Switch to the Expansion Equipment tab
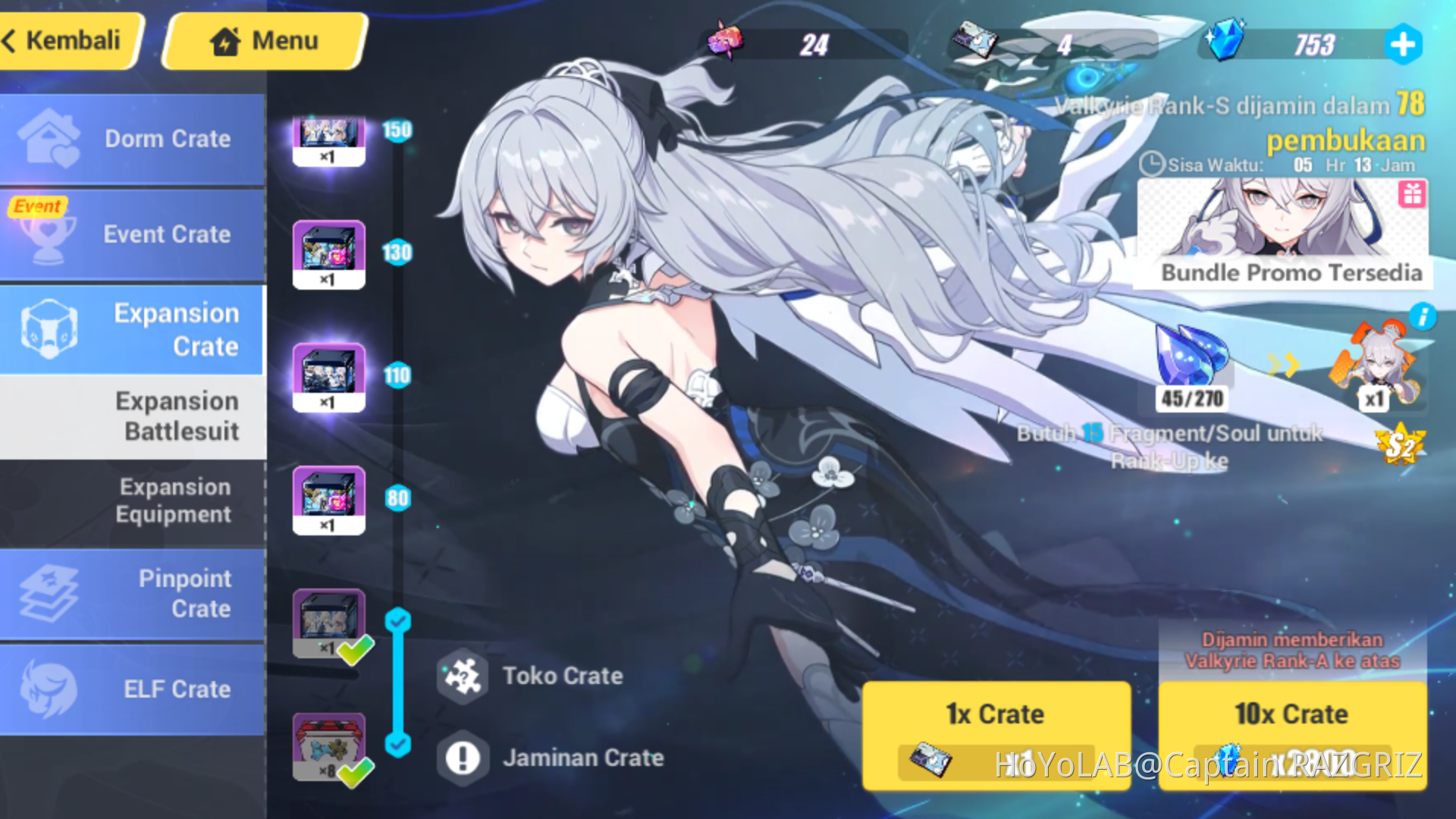The height and width of the screenshot is (819, 1456). (x=174, y=500)
